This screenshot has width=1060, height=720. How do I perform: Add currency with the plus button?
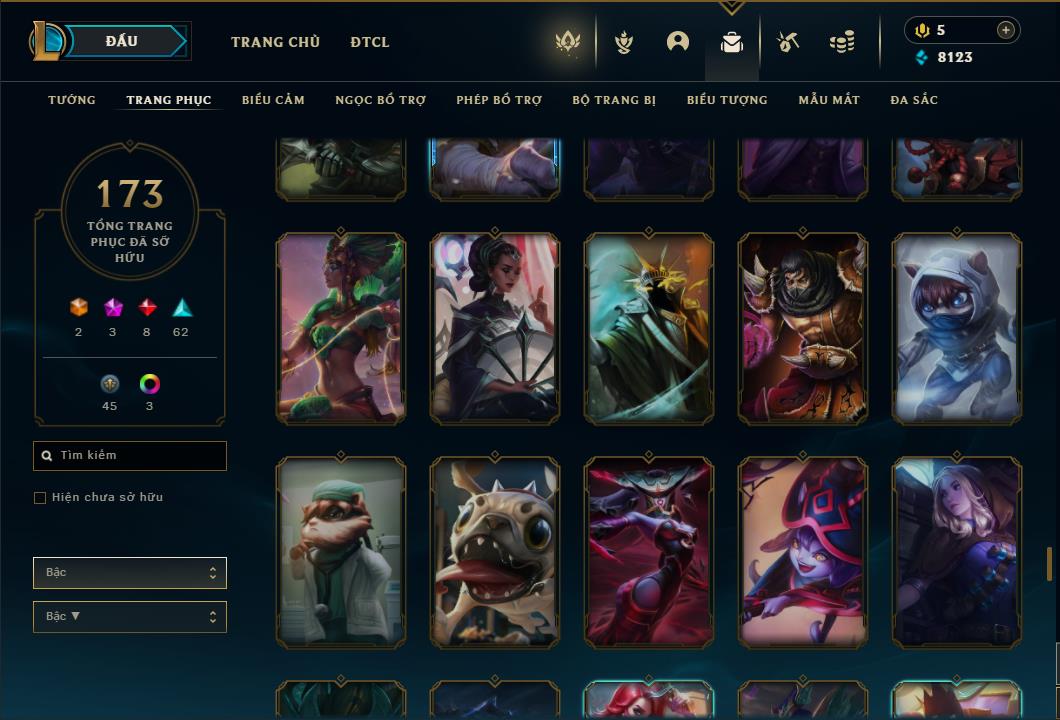pyautogui.click(x=1006, y=30)
